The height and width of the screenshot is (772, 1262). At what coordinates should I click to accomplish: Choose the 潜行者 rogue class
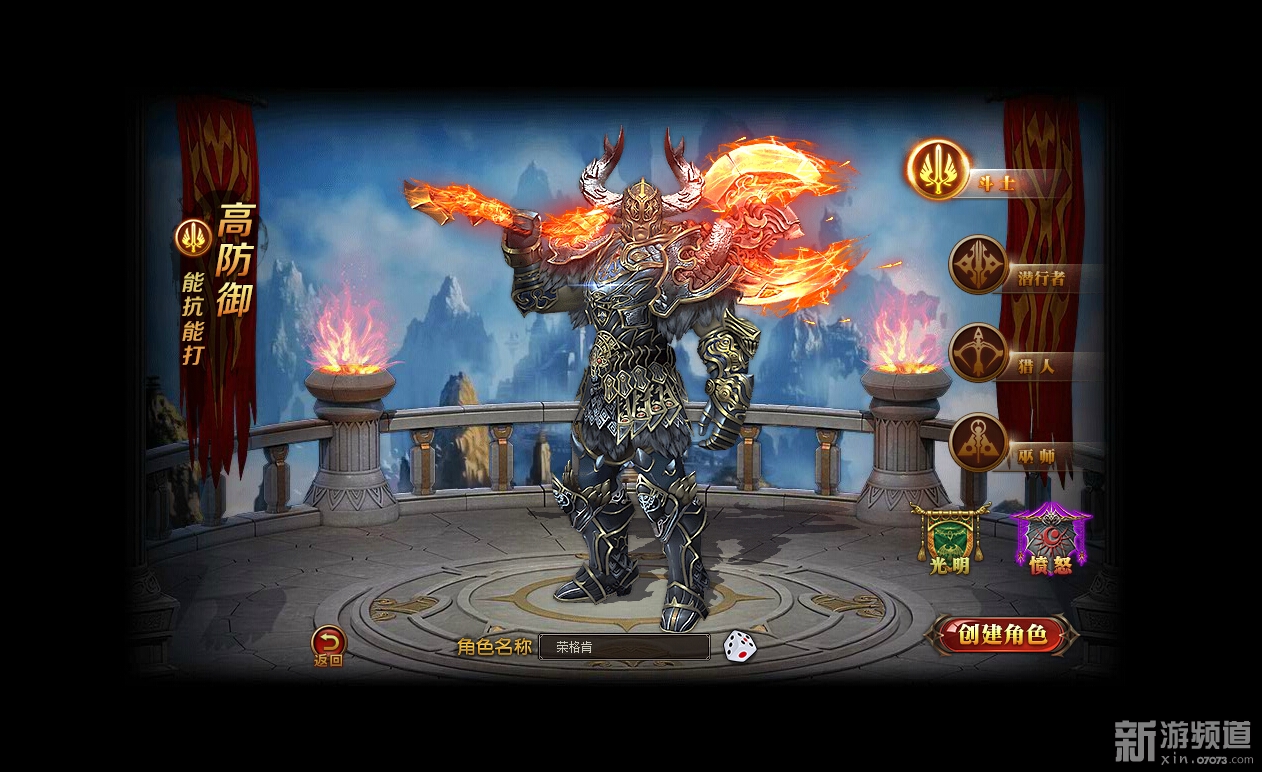978,265
